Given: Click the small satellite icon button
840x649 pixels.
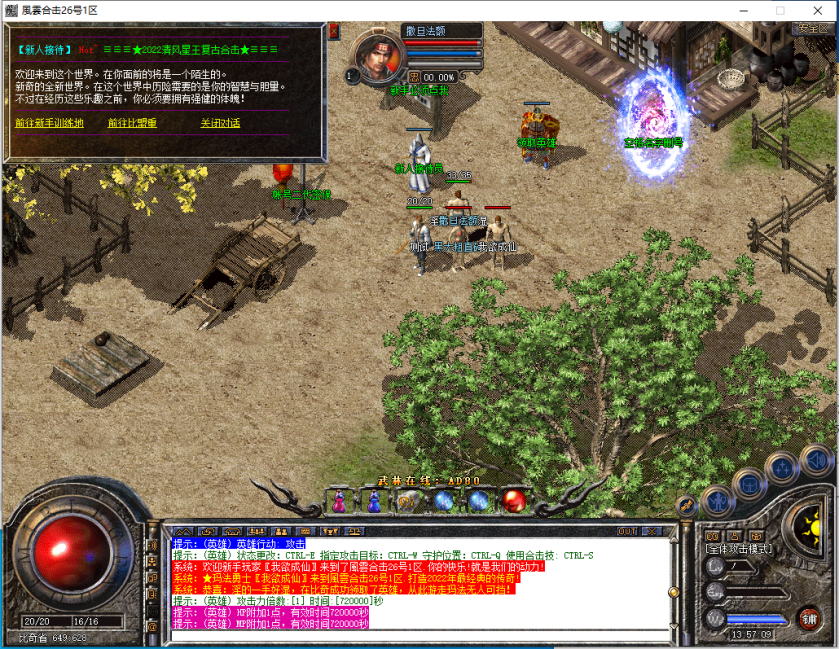Looking at the screenshot, I should (x=686, y=506).
